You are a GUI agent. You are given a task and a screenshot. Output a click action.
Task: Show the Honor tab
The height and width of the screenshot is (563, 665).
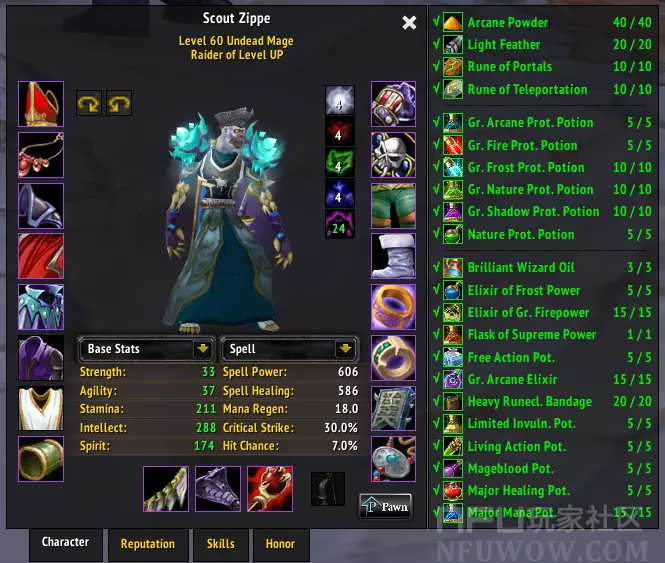[x=280, y=544]
